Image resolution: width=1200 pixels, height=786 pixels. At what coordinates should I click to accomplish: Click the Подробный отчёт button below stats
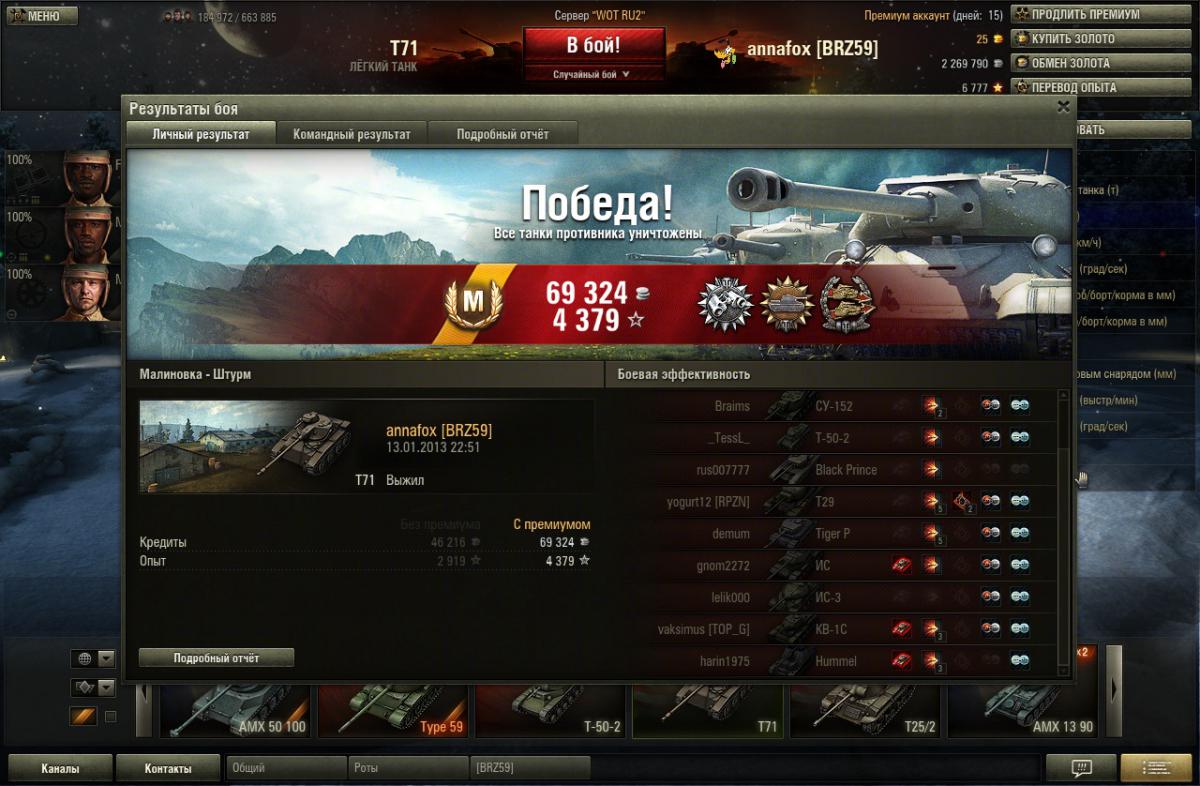216,658
